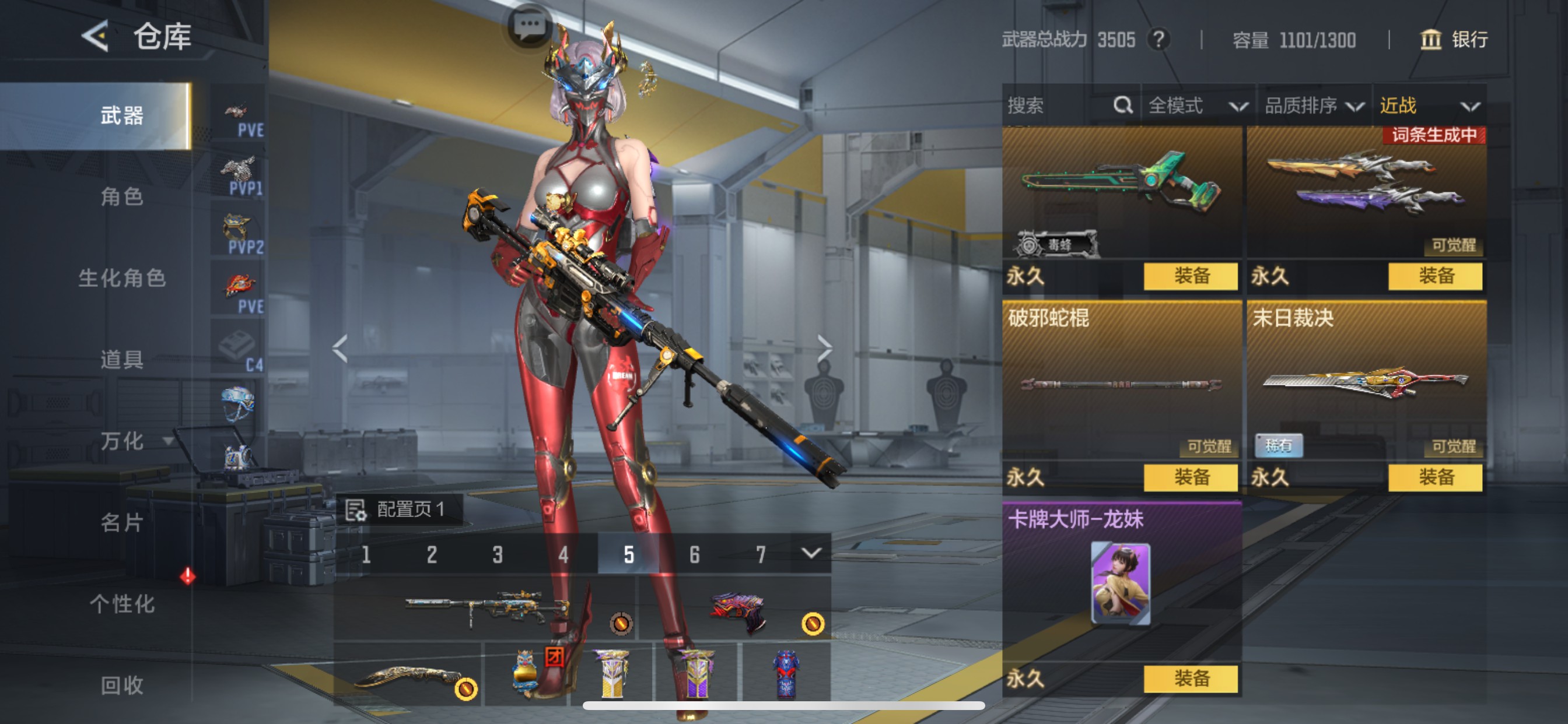This screenshot has width=1568, height=724.
Task: Open the 银行 bank
Action: point(1454,40)
